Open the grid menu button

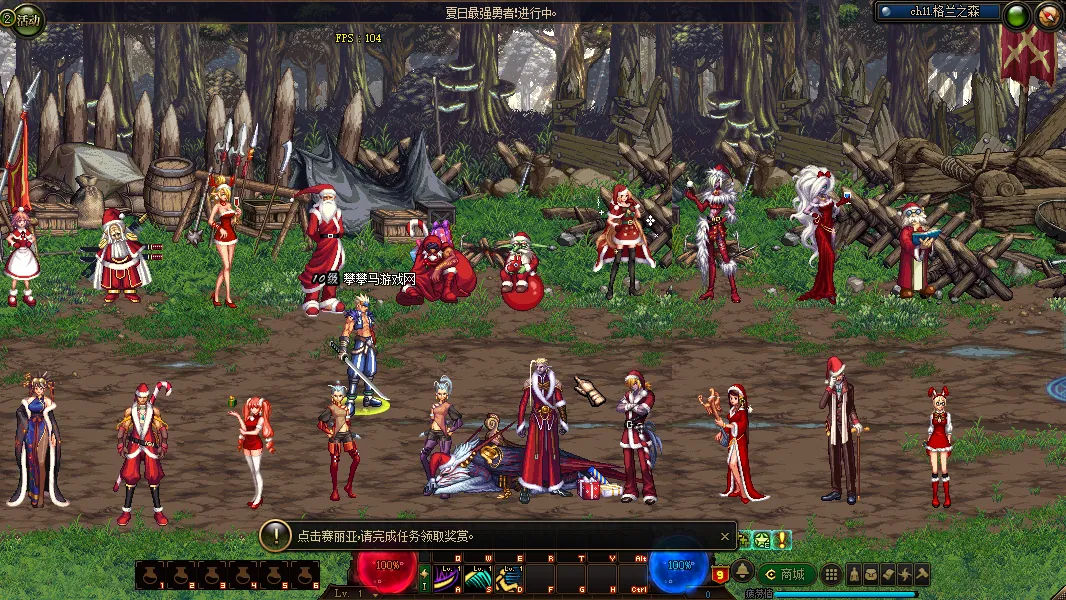click(830, 574)
